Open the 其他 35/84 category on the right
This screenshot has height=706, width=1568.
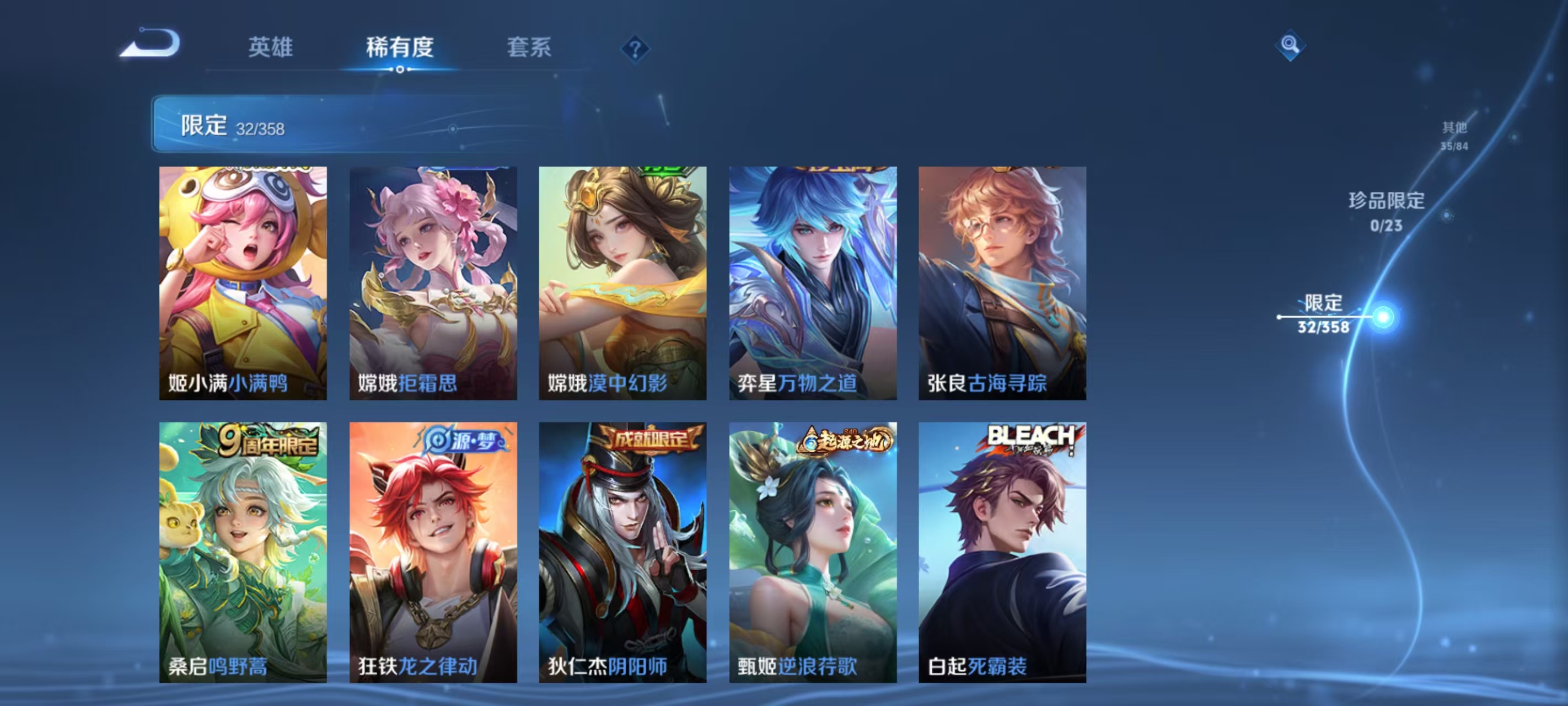coord(1456,136)
